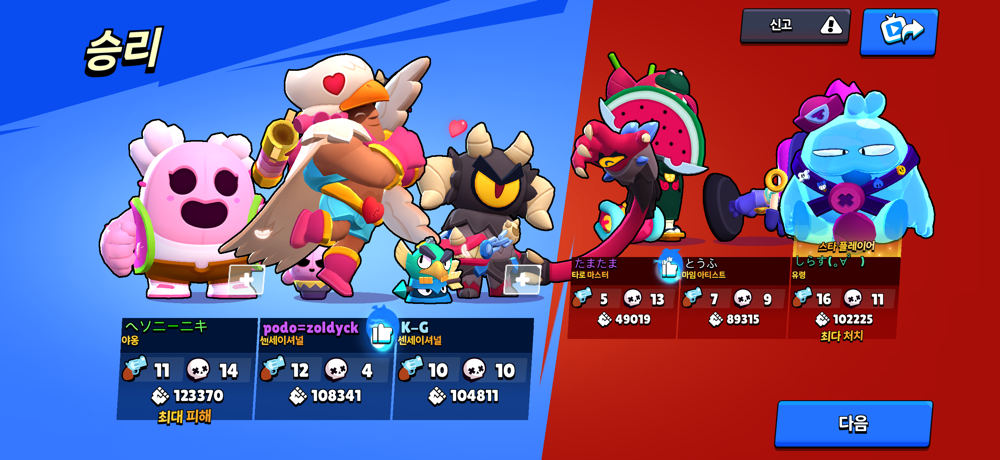Select たまたま's player panel

pyautogui.click(x=622, y=297)
